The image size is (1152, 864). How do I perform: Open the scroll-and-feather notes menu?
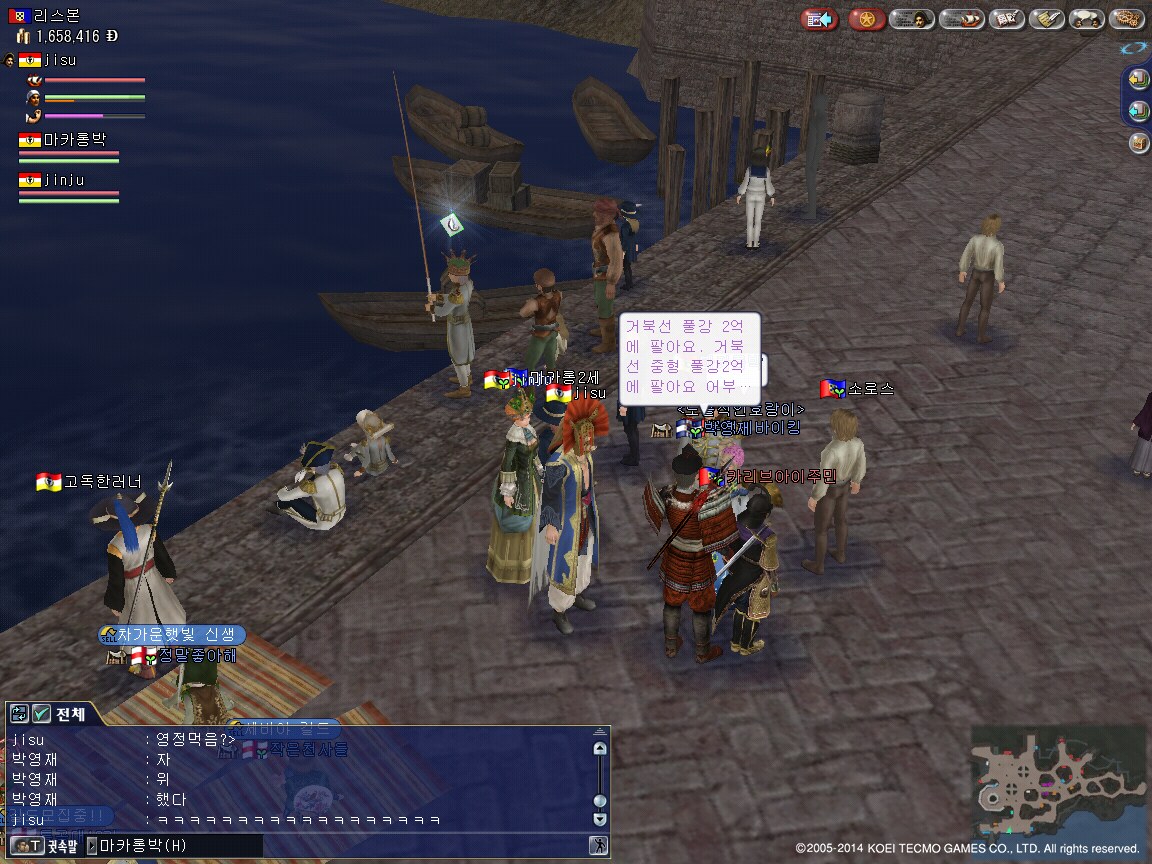pyautogui.click(x=1046, y=19)
